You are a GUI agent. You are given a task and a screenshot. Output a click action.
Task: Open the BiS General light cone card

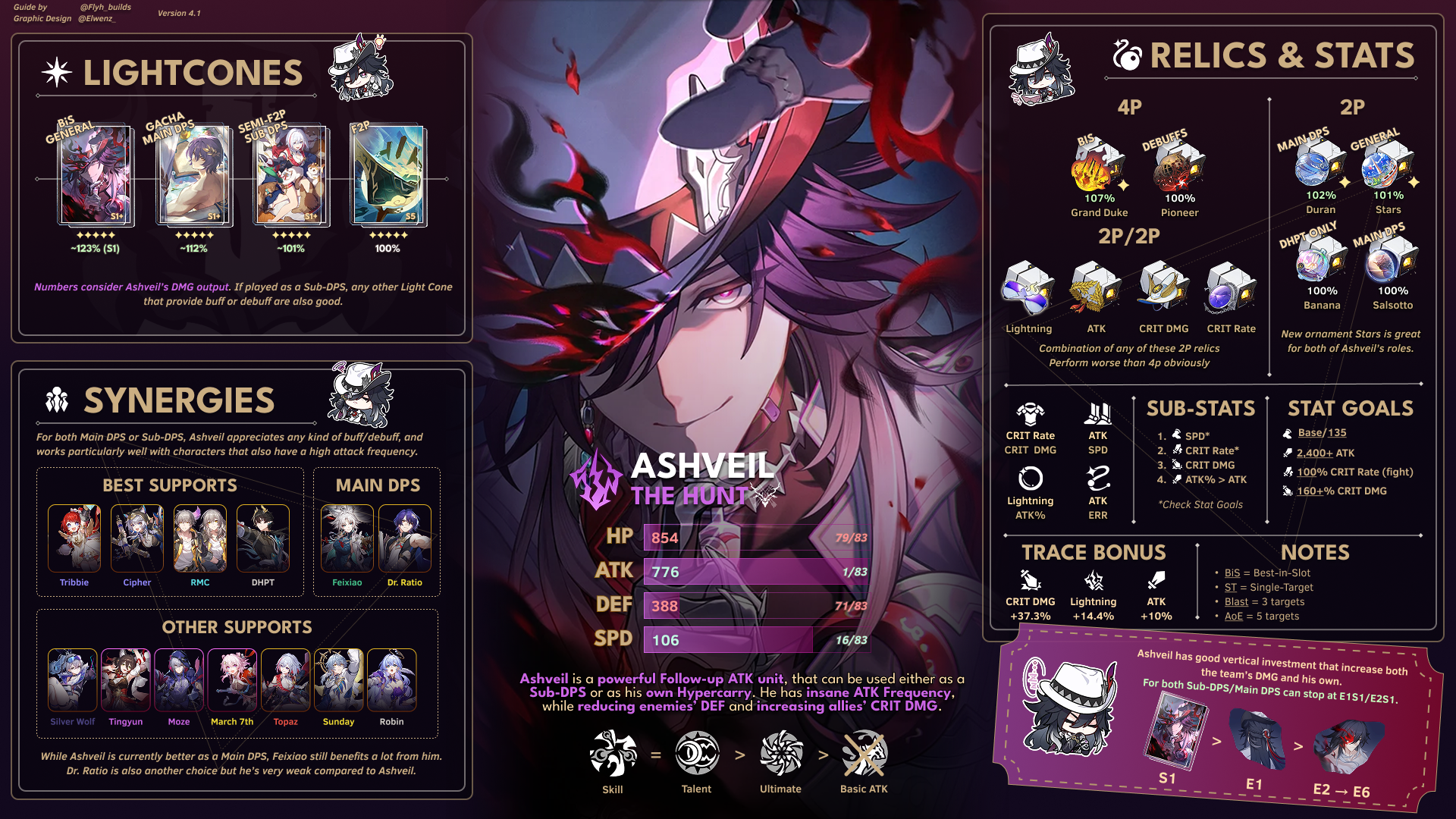pos(96,176)
